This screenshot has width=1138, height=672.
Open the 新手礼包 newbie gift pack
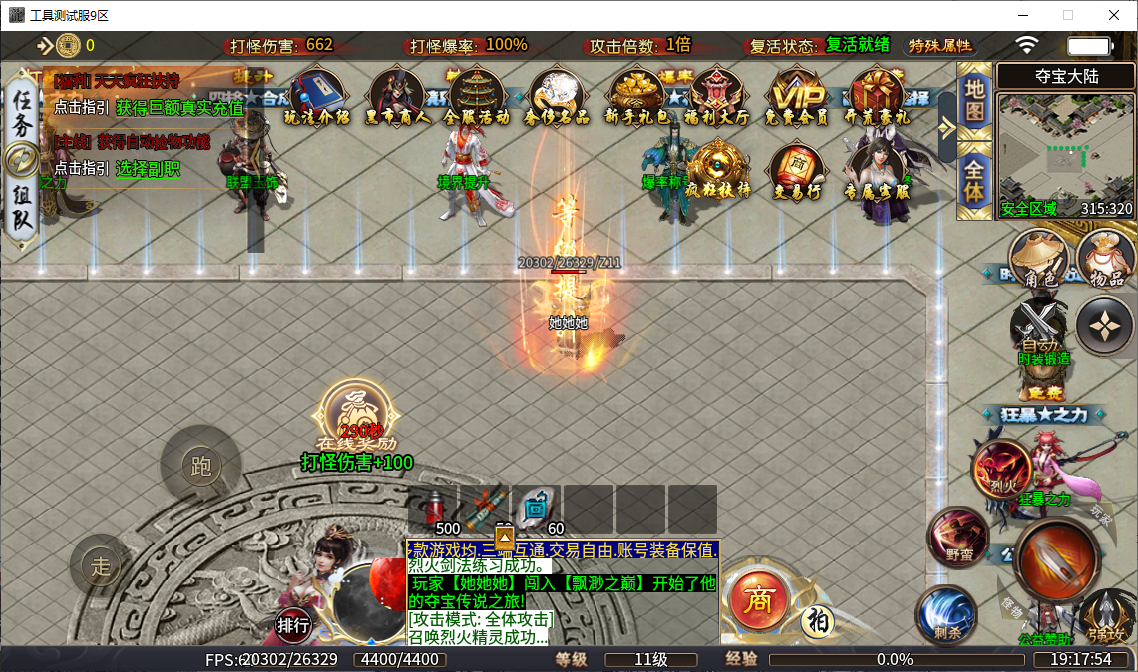click(x=638, y=96)
